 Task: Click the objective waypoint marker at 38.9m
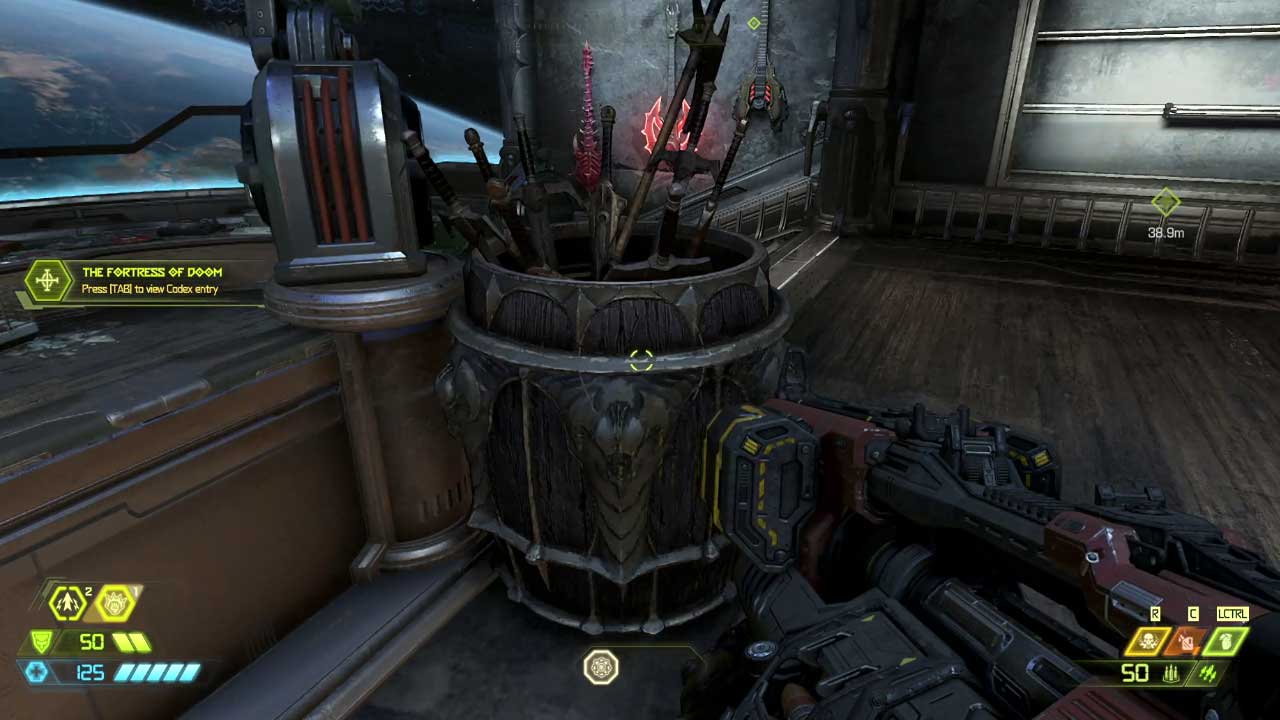[x=1166, y=203]
